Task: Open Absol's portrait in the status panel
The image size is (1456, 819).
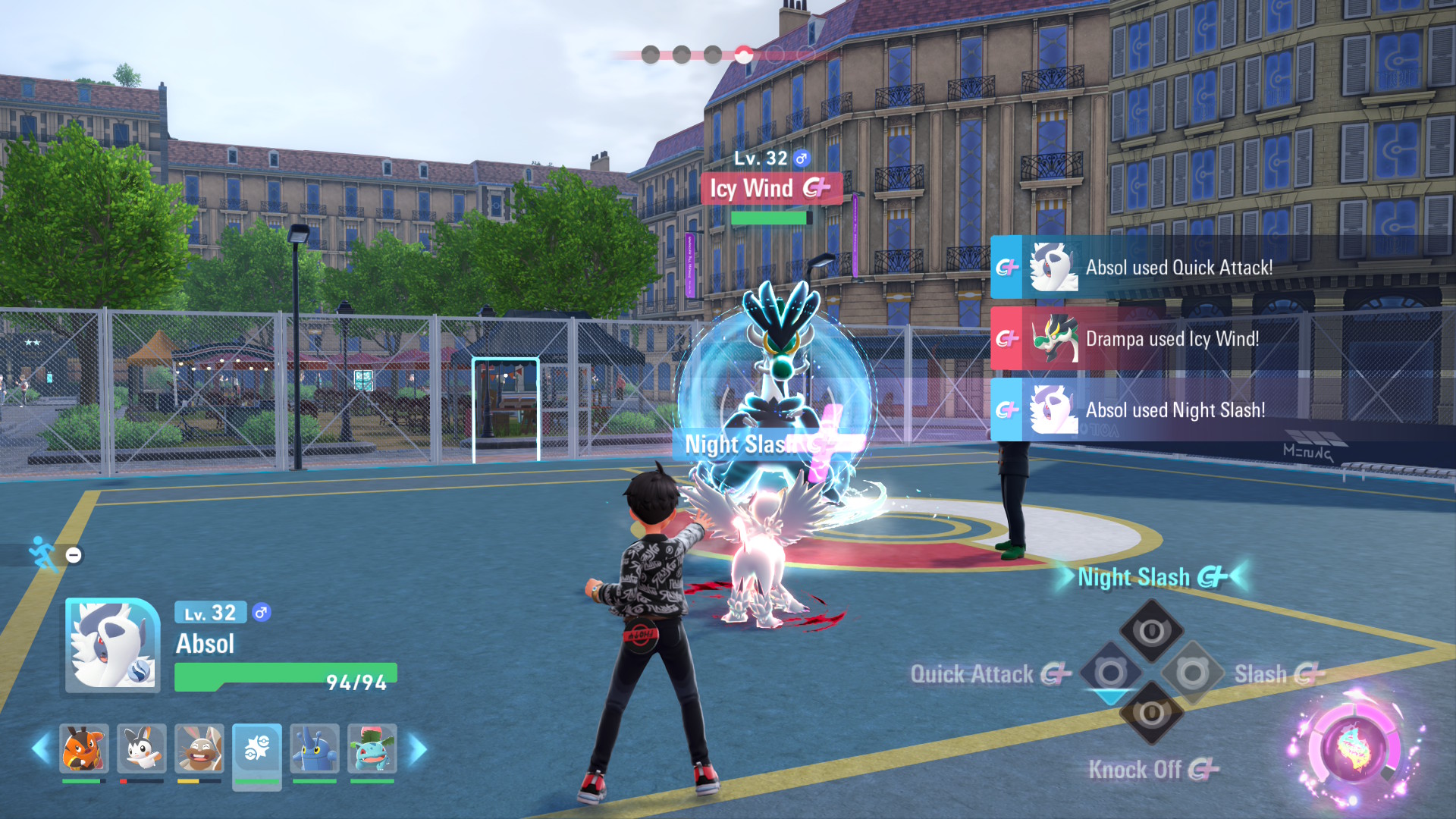Action: tap(112, 645)
